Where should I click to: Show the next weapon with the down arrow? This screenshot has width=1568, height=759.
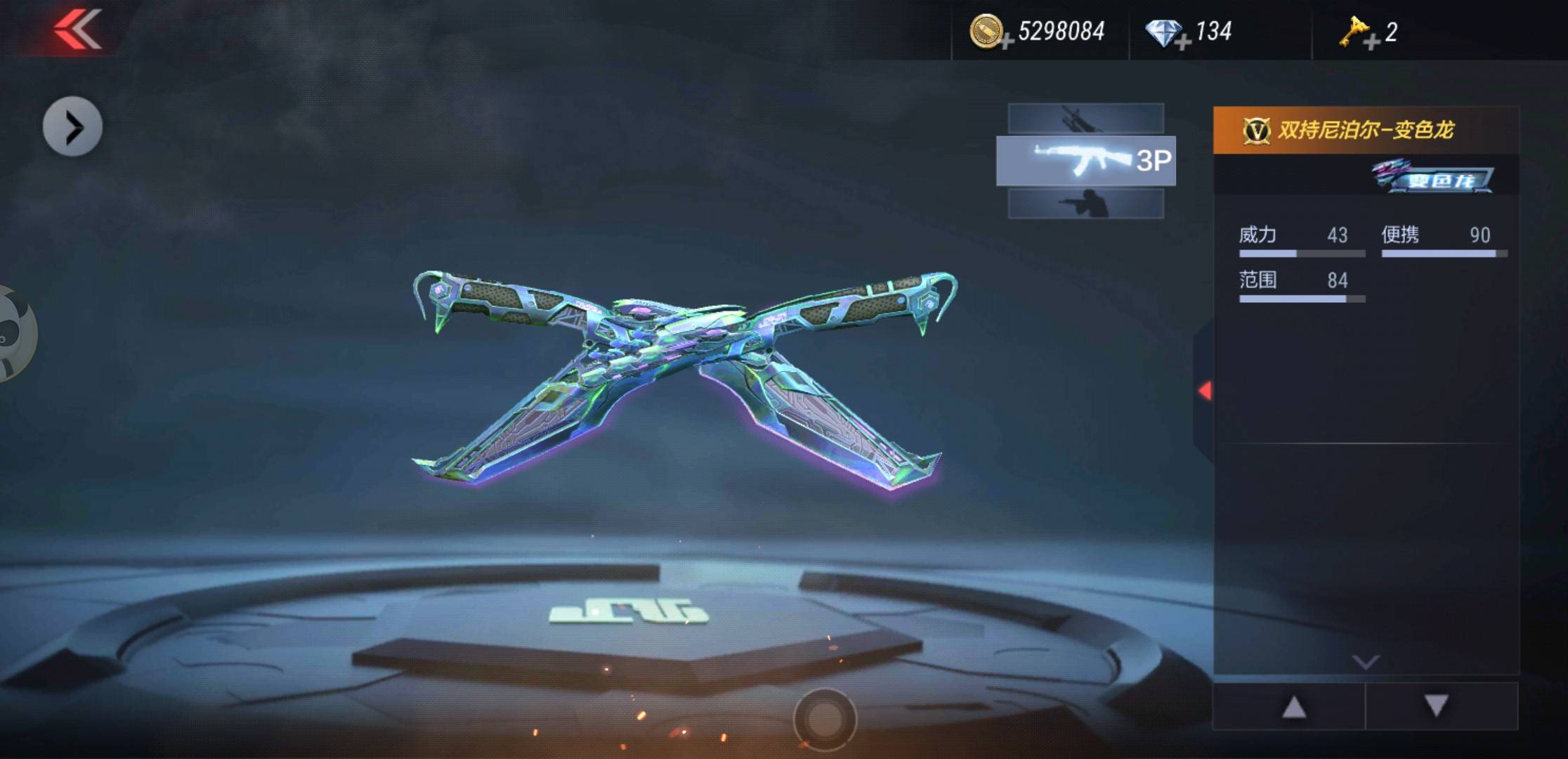pos(1437,706)
